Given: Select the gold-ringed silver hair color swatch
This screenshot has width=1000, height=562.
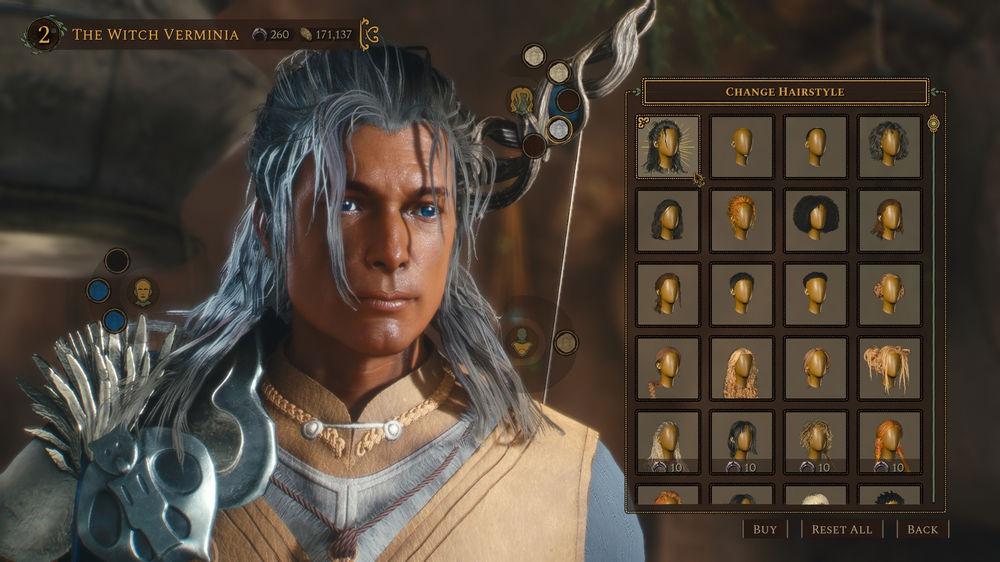Looking at the screenshot, I should pos(559,129).
